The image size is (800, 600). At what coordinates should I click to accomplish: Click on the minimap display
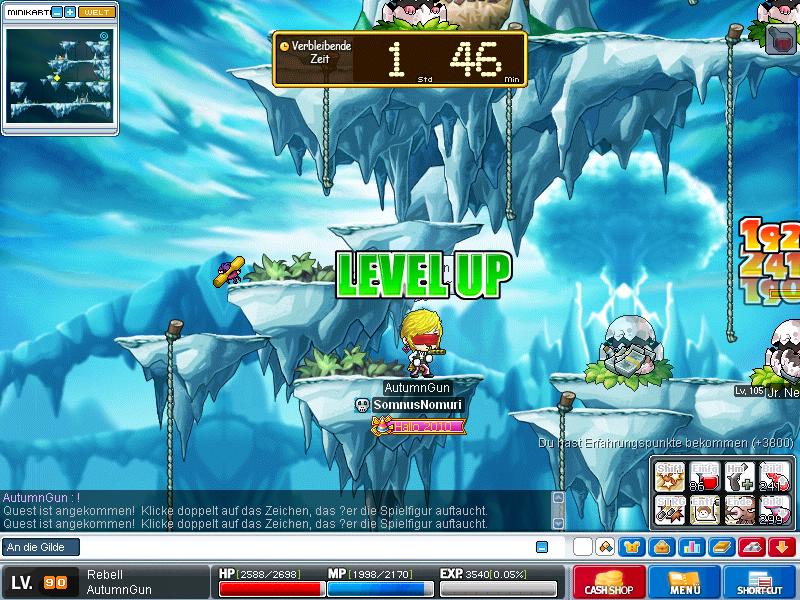tap(60, 75)
